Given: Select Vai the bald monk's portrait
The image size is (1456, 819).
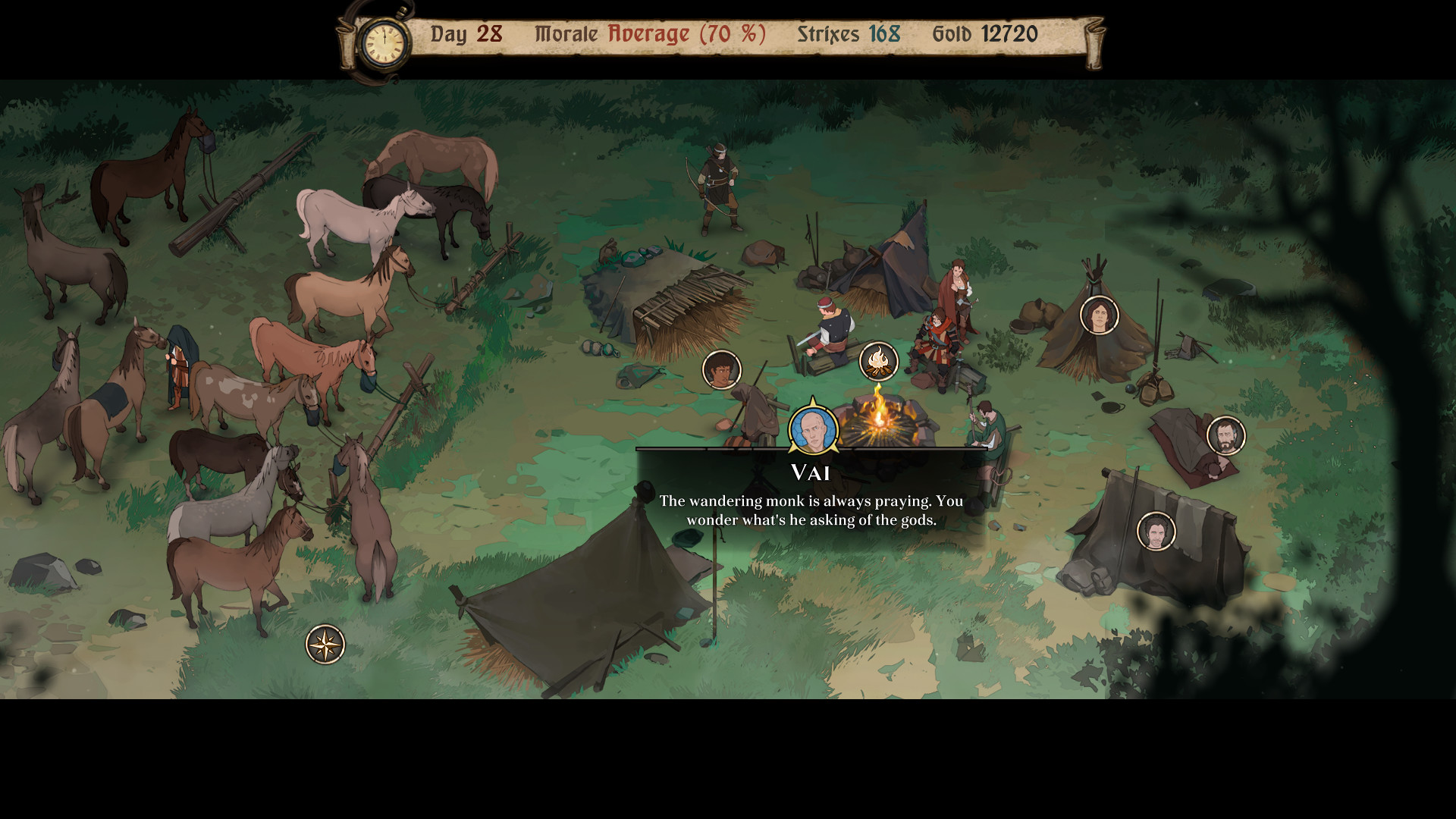Looking at the screenshot, I should (813, 429).
